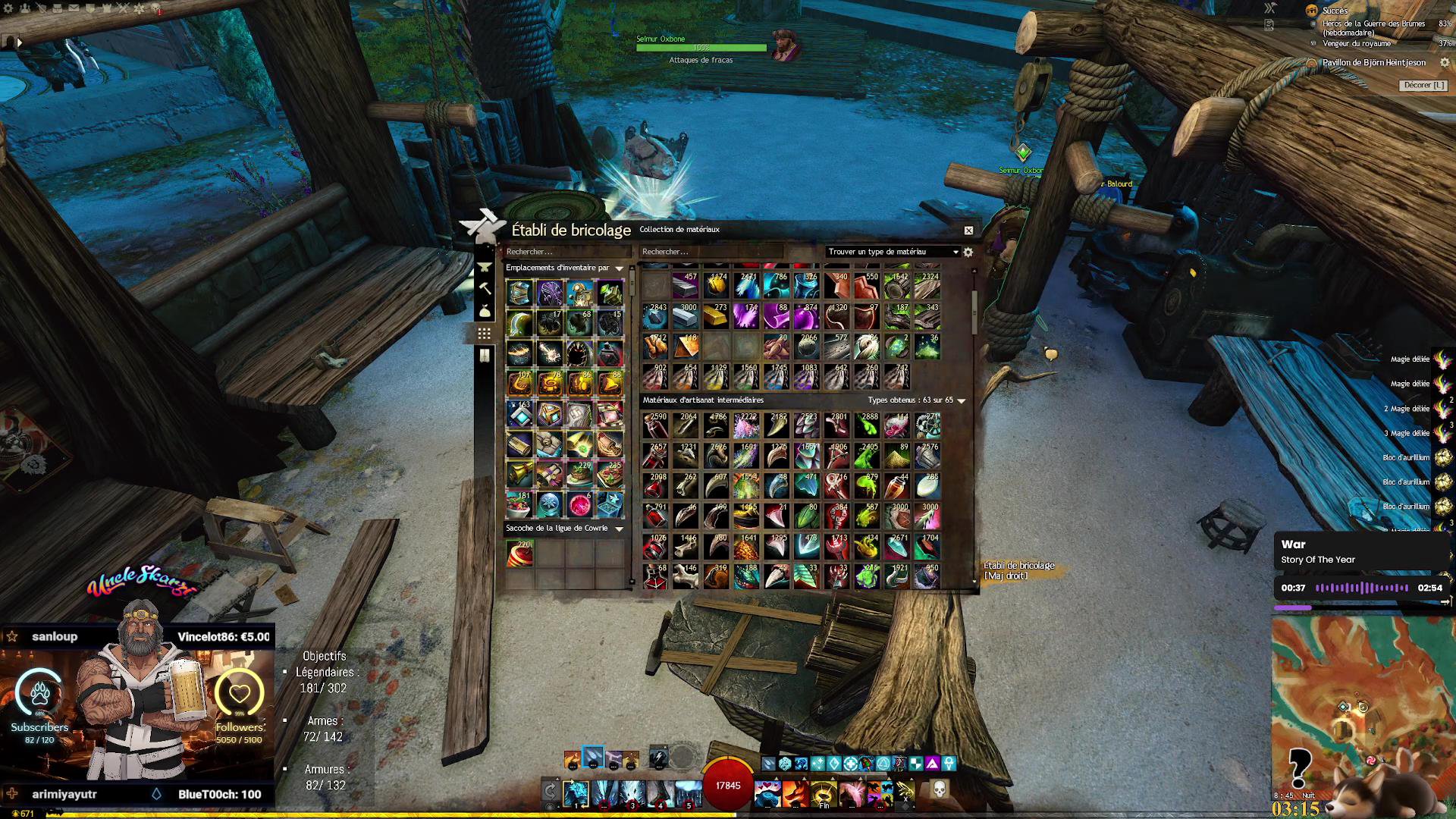Click the 'Décorer [L]' button
The width and height of the screenshot is (1456, 819).
click(1424, 86)
